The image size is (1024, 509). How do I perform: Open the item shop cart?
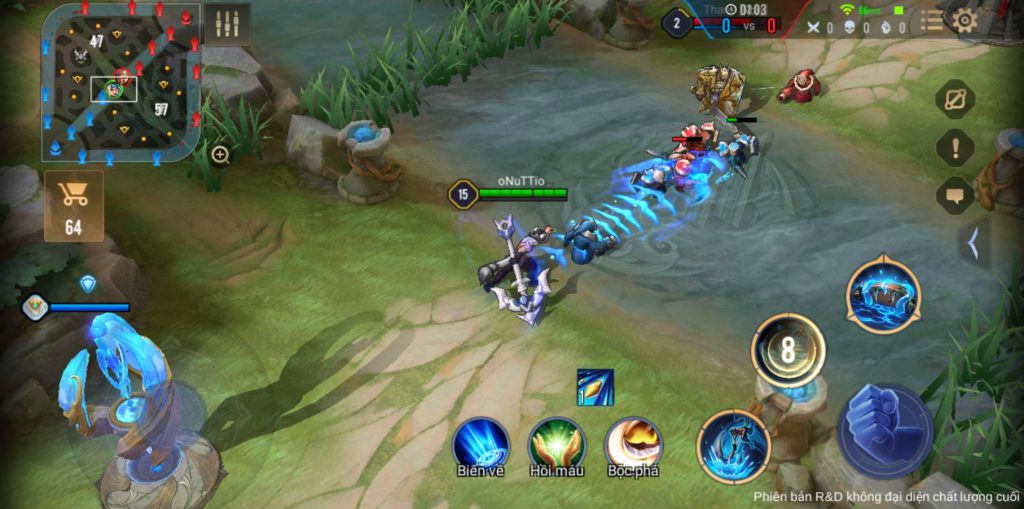(73, 205)
